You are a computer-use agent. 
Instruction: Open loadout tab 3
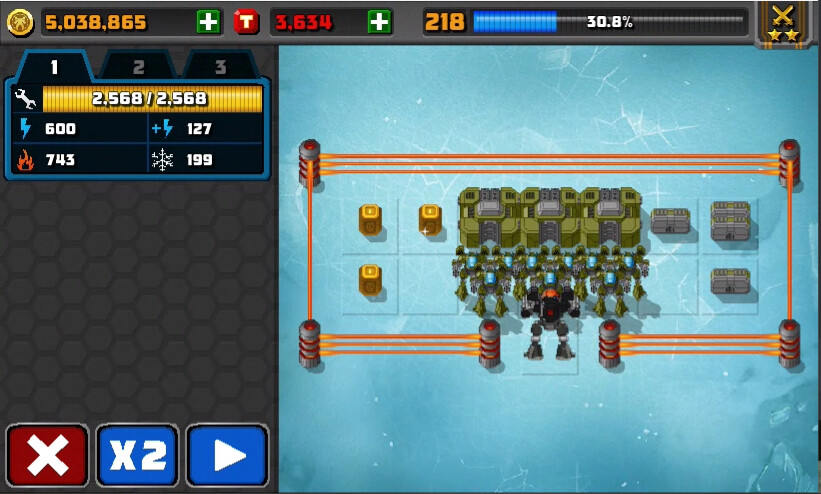[220, 67]
